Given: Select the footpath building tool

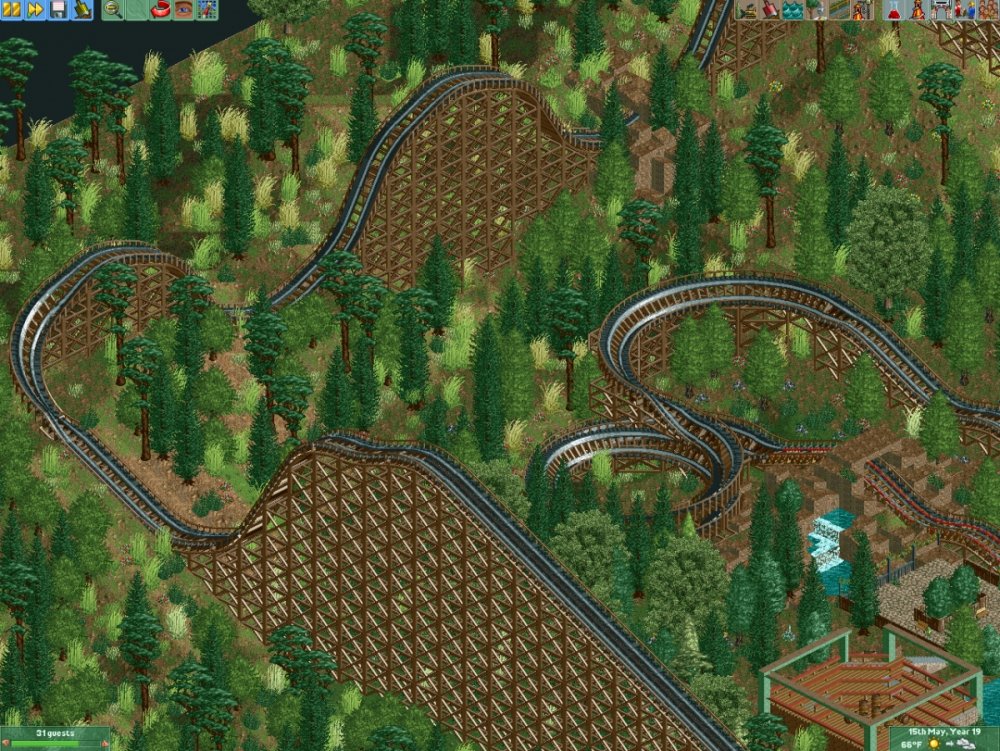Looking at the screenshot, I should pyautogui.click(x=841, y=10).
